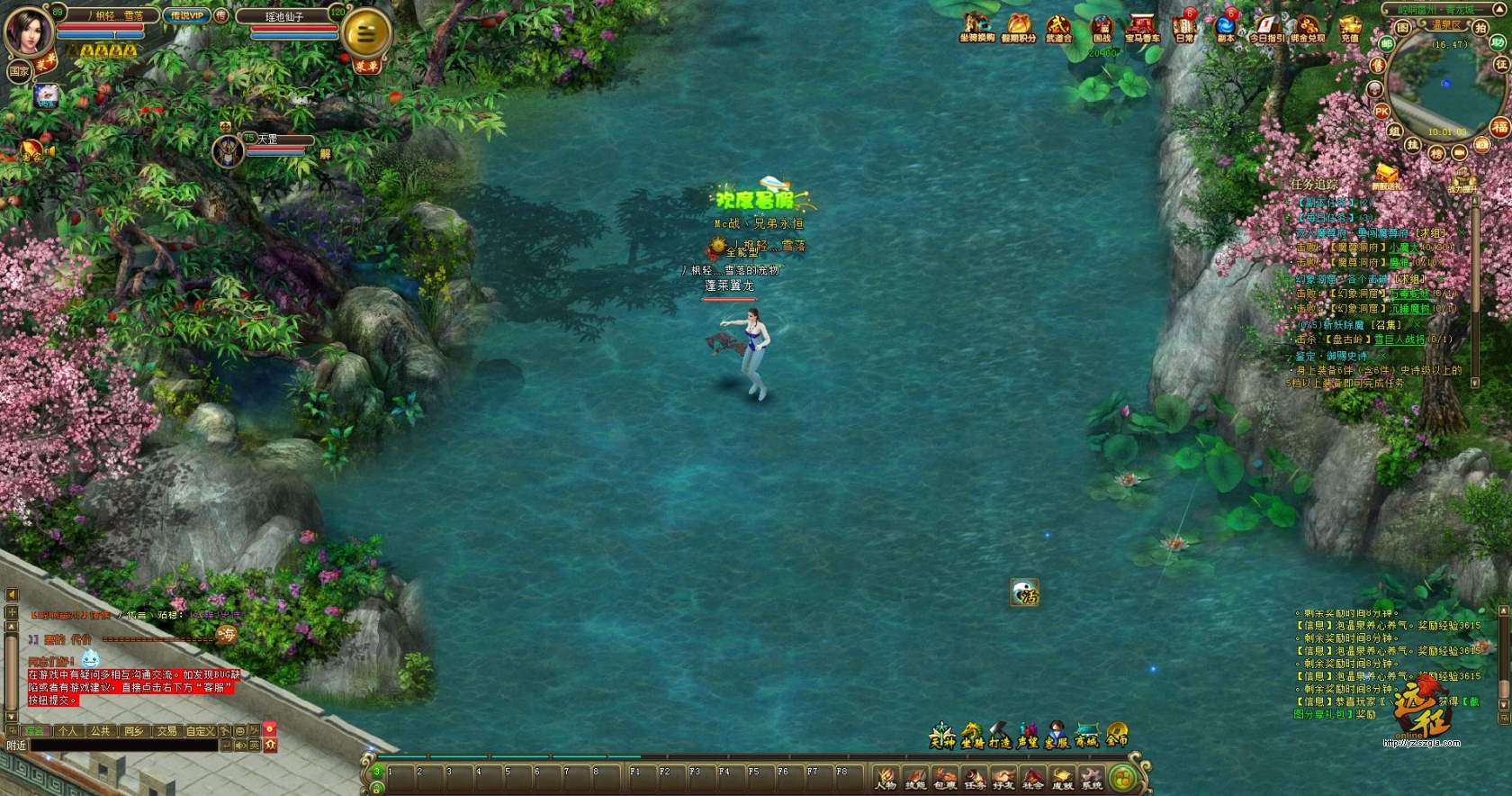The width and height of the screenshot is (1512, 796).
Task: Open the 副本 dungeon menu
Action: [x=1226, y=27]
